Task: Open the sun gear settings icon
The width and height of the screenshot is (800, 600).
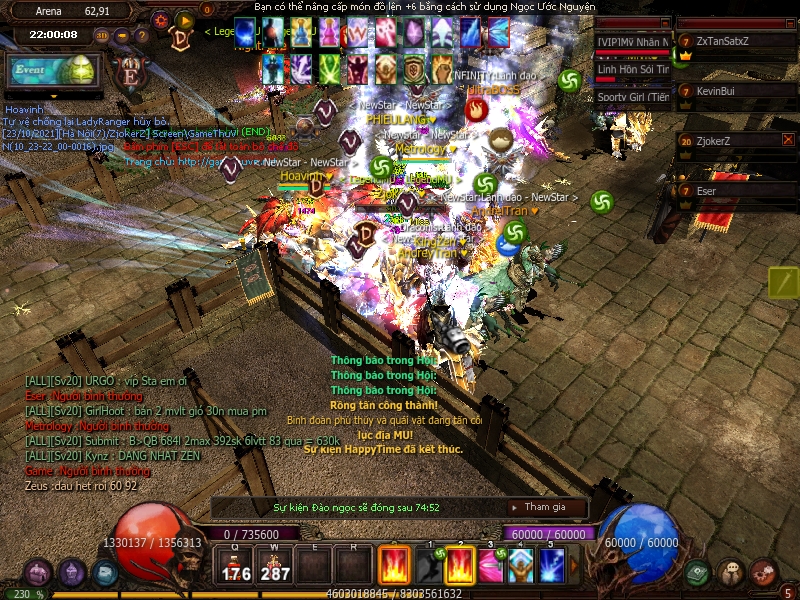Action: (161, 19)
